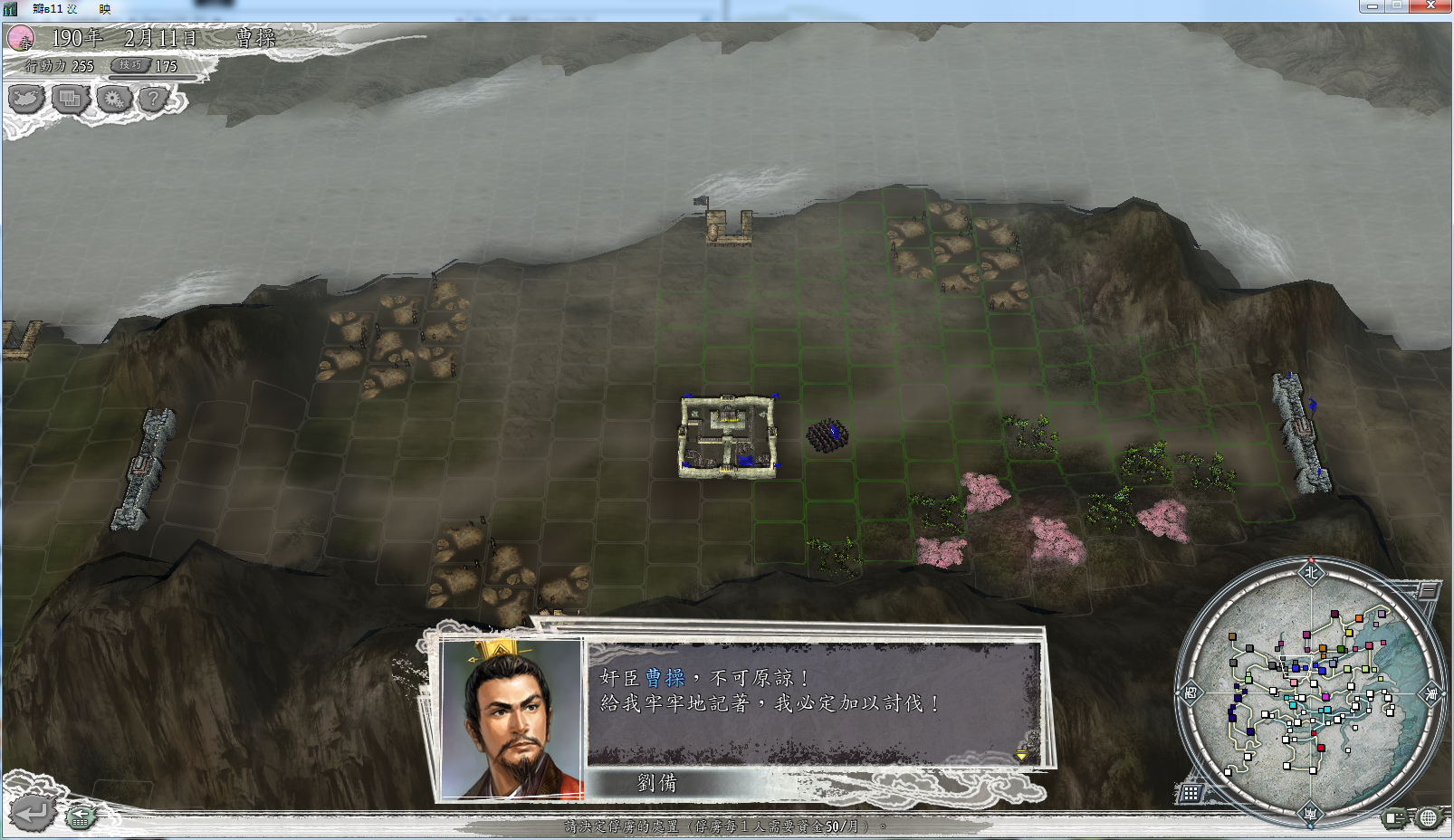The image size is (1454, 840).
Task: Rotate view north with 北 compass marker
Action: pyautogui.click(x=1311, y=572)
